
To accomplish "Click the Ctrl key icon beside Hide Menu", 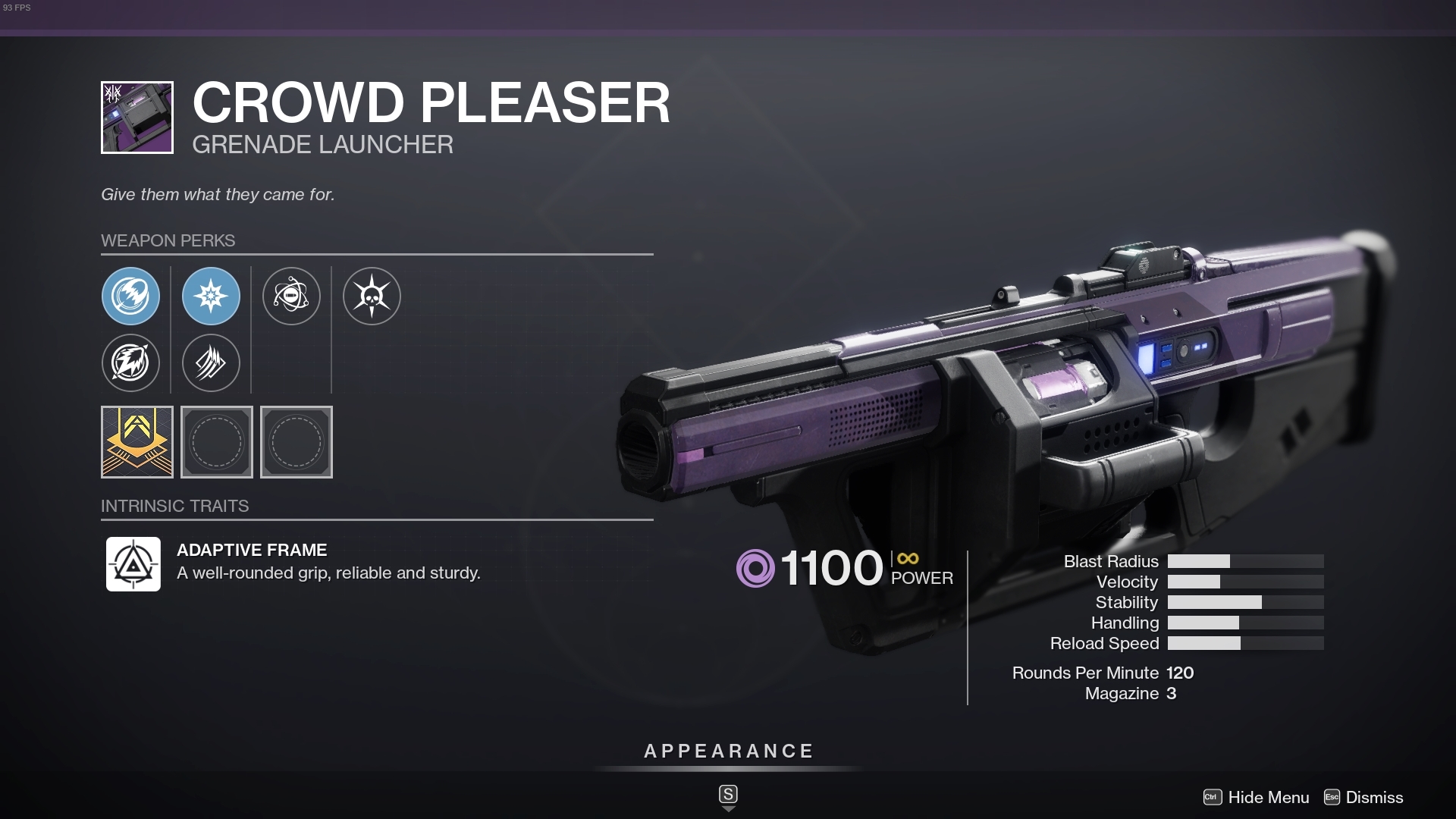I will (x=1212, y=798).
